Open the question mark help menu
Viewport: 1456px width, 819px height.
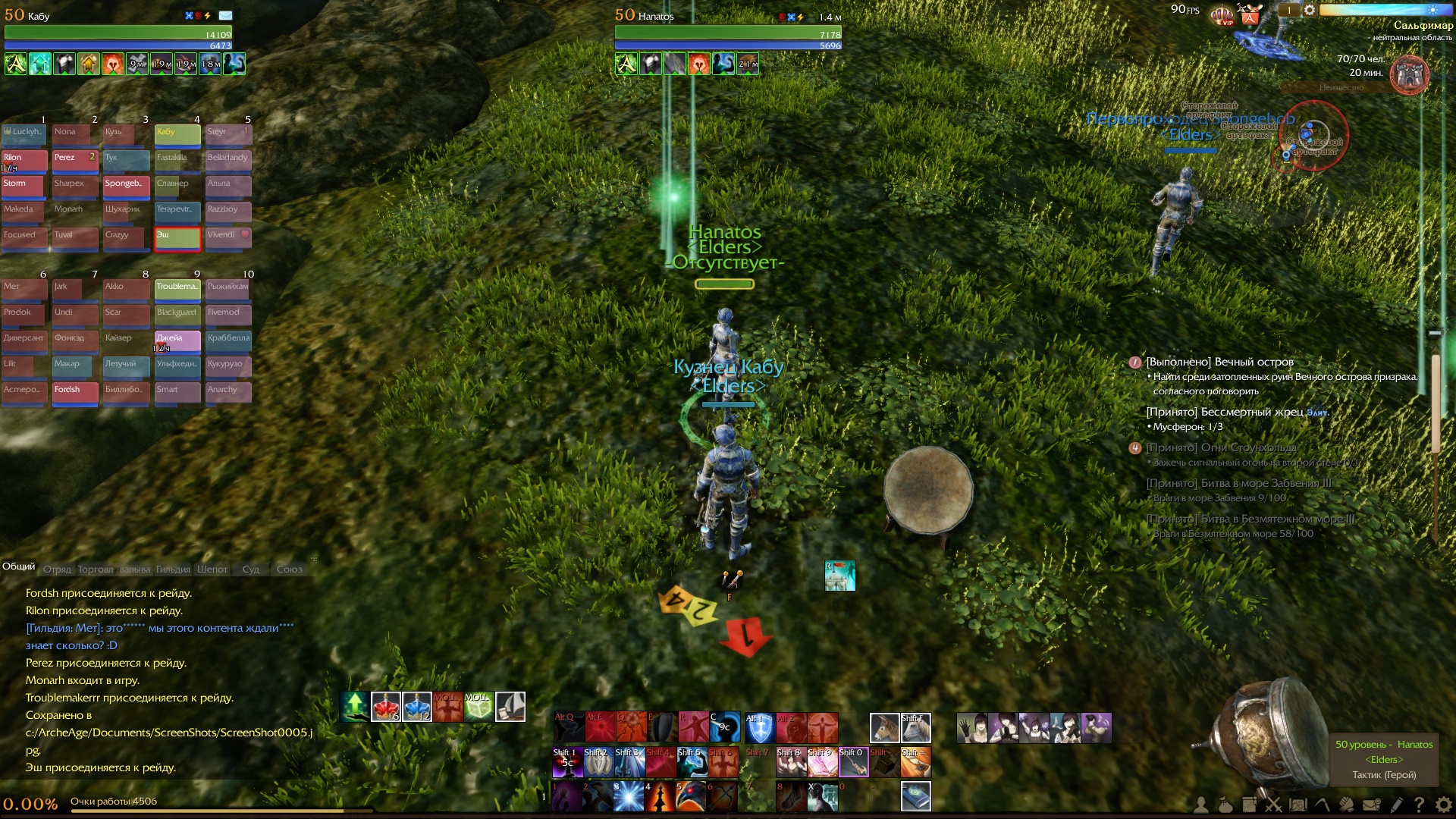[1419, 805]
